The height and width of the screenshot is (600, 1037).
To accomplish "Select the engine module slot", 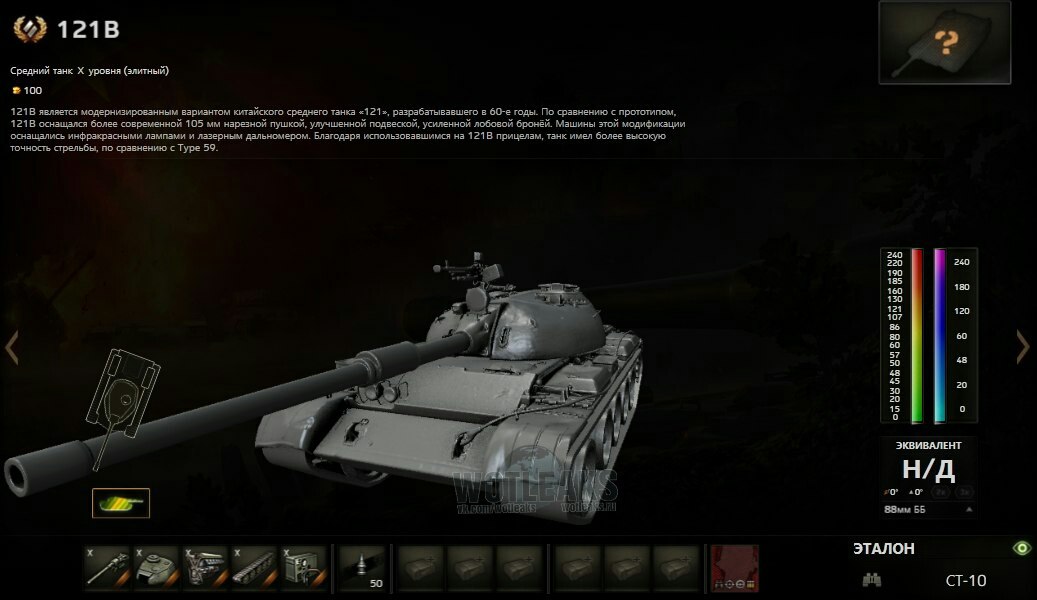I will coord(205,568).
